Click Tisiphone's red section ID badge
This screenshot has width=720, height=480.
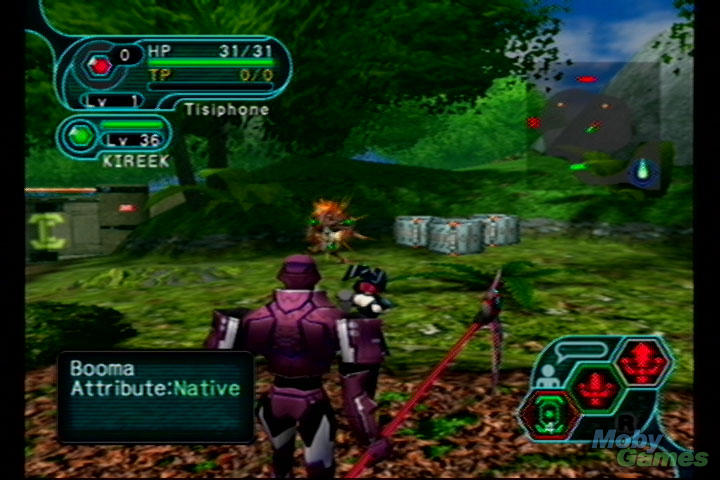99,65
